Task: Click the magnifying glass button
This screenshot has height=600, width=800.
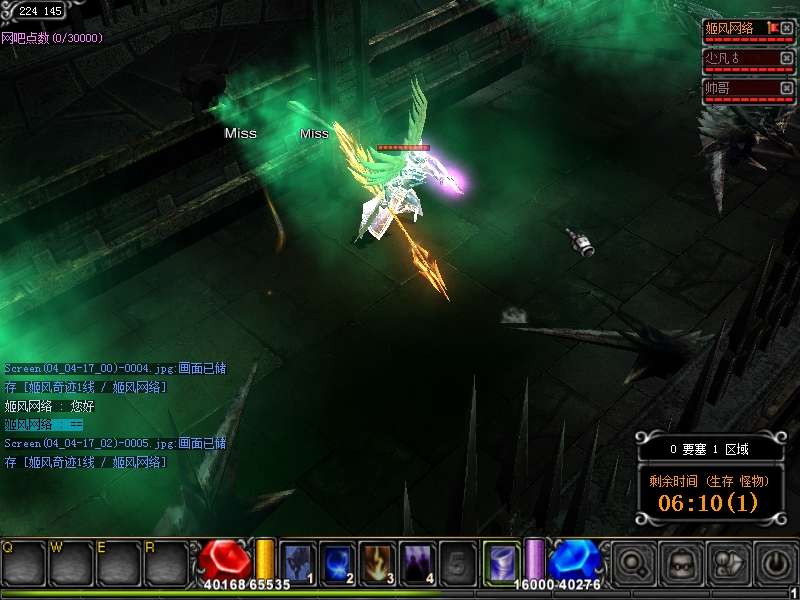Action: pyautogui.click(x=633, y=562)
